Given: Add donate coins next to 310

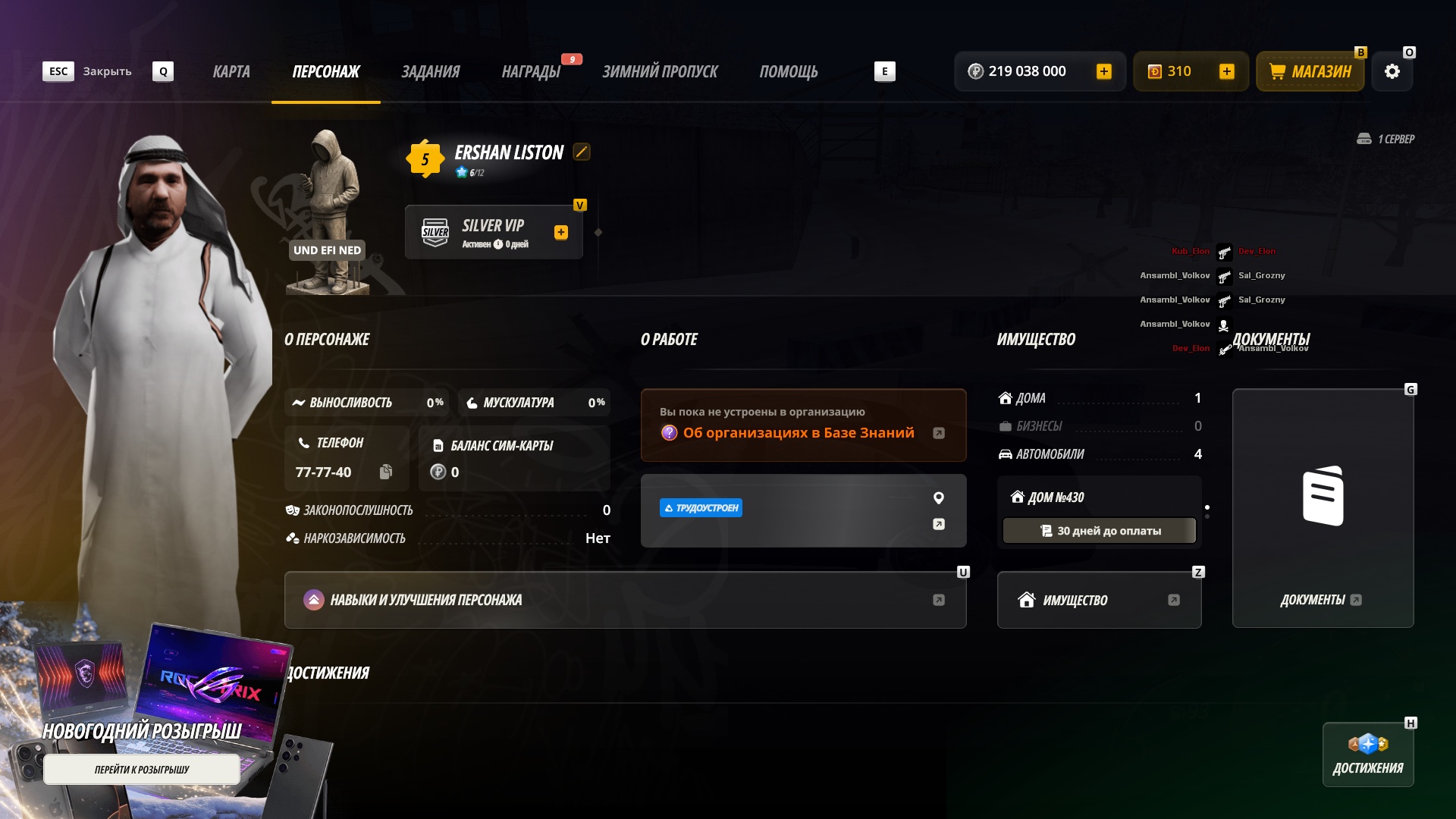Looking at the screenshot, I should pyautogui.click(x=1226, y=71).
